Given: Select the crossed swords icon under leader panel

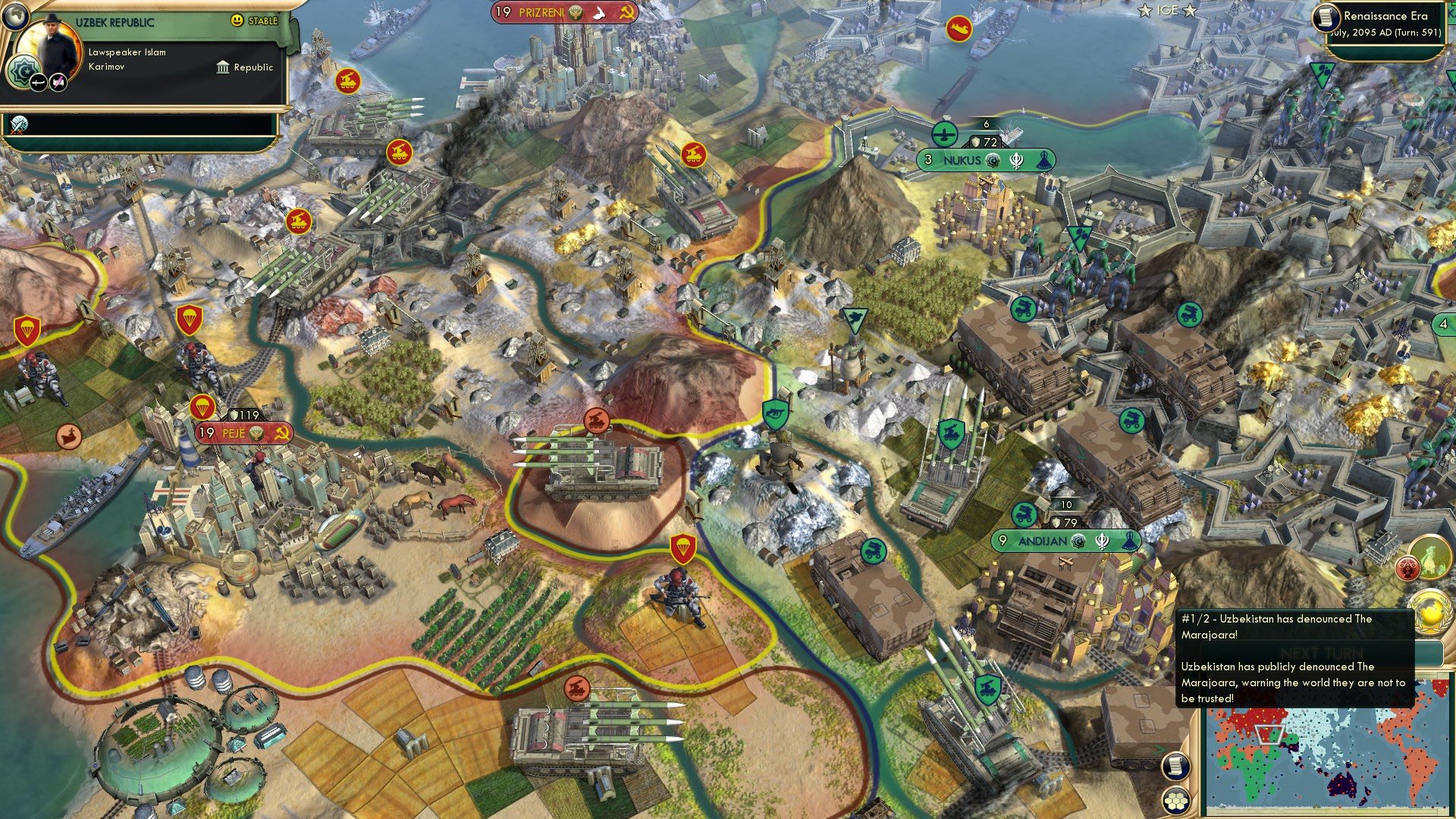Looking at the screenshot, I should click(x=18, y=125).
